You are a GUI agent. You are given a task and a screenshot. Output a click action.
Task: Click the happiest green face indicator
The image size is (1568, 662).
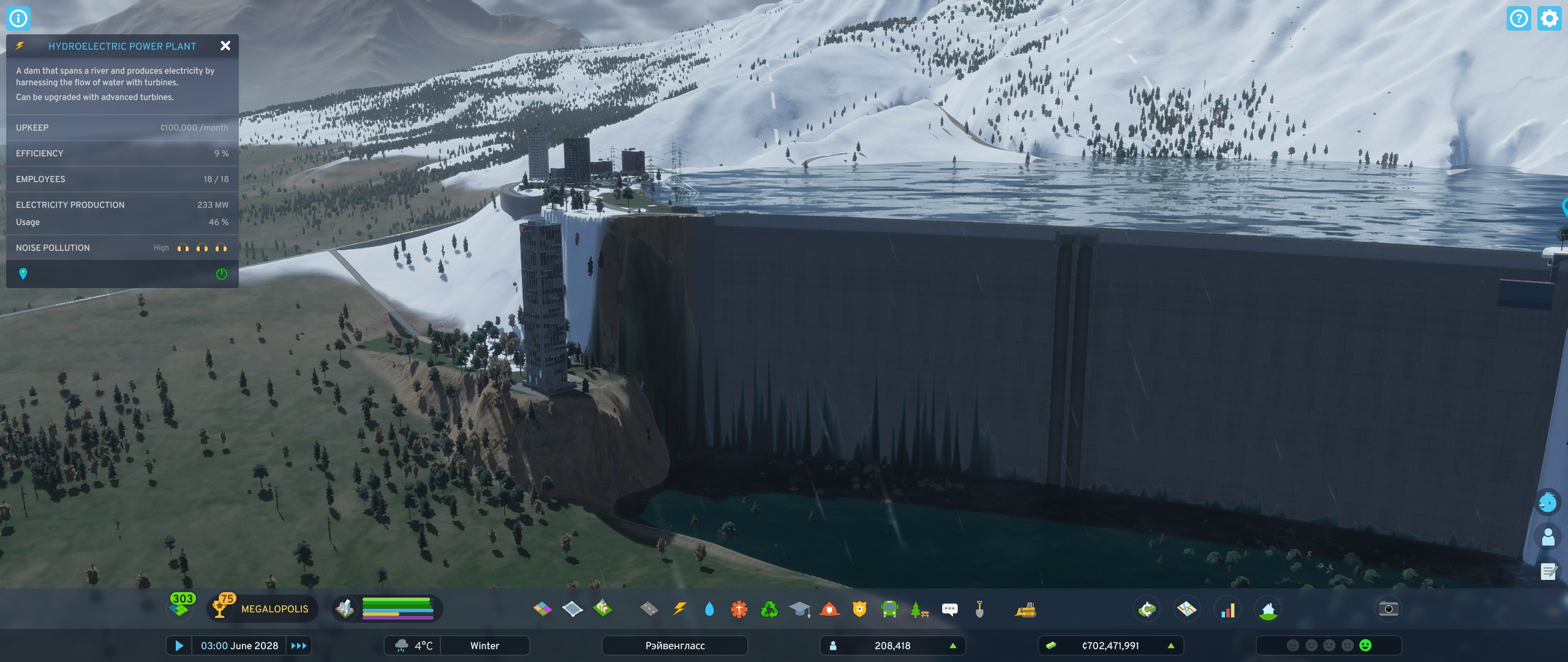tap(1365, 645)
